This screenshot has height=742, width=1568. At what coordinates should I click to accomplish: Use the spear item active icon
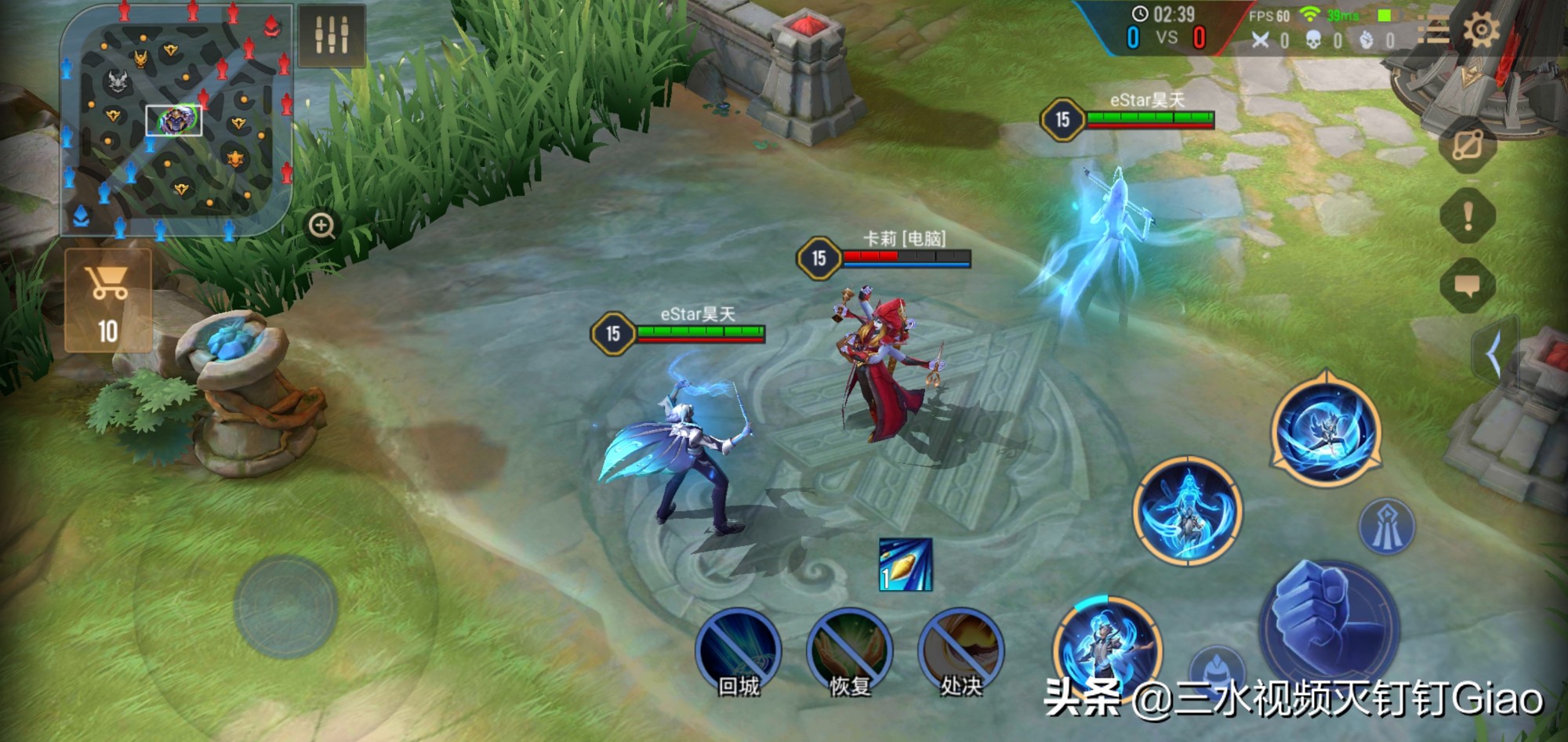coord(906,564)
